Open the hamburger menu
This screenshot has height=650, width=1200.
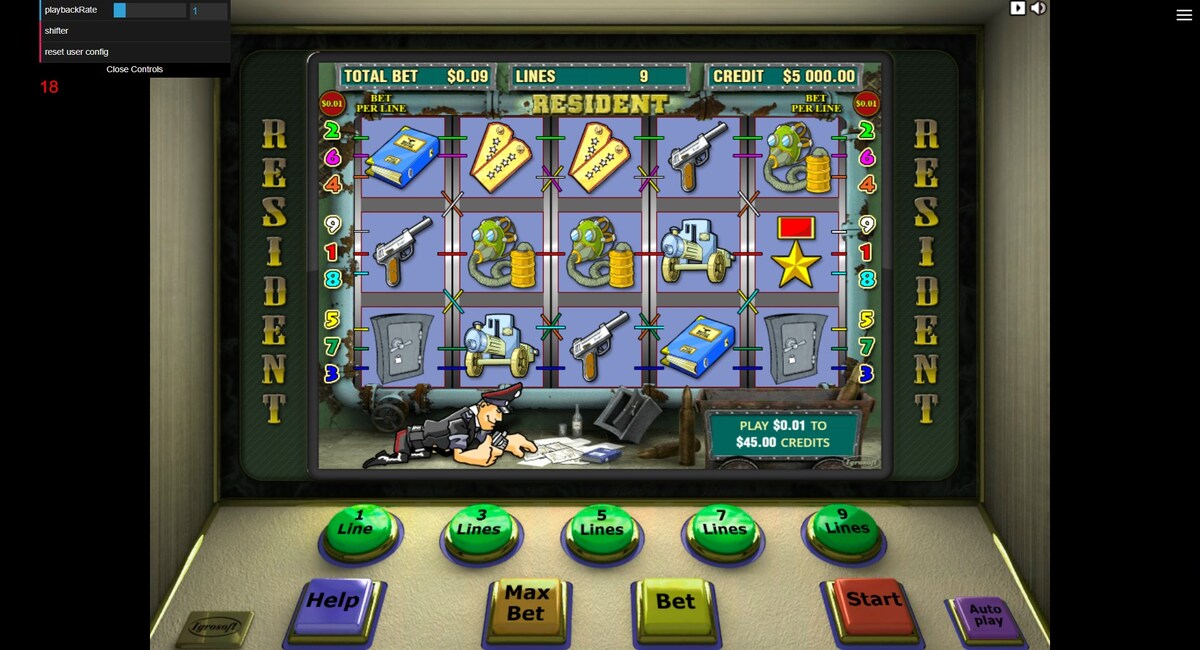1184,15
